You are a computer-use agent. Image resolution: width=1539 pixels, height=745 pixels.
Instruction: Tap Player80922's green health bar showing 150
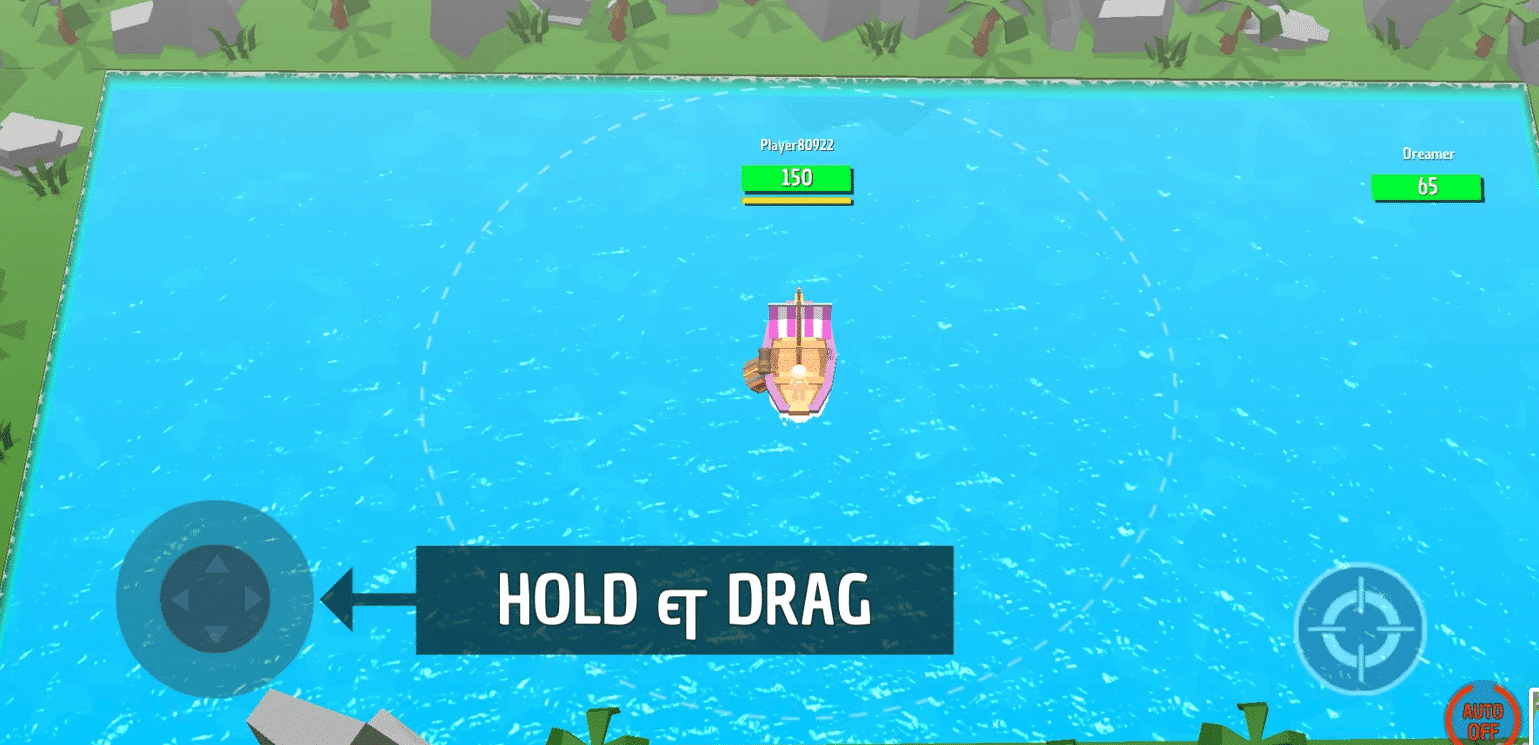(796, 179)
